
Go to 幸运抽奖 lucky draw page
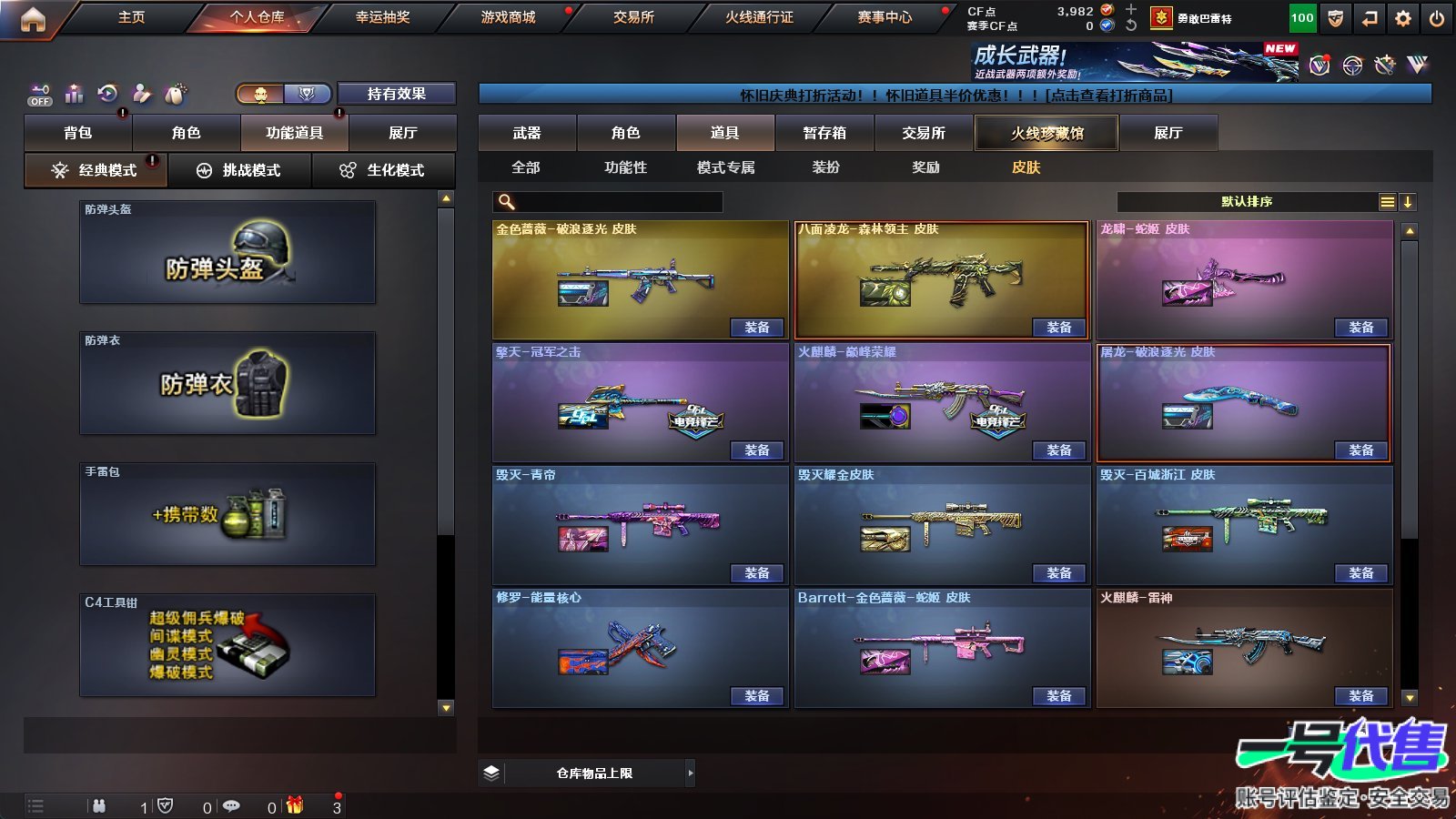click(382, 17)
